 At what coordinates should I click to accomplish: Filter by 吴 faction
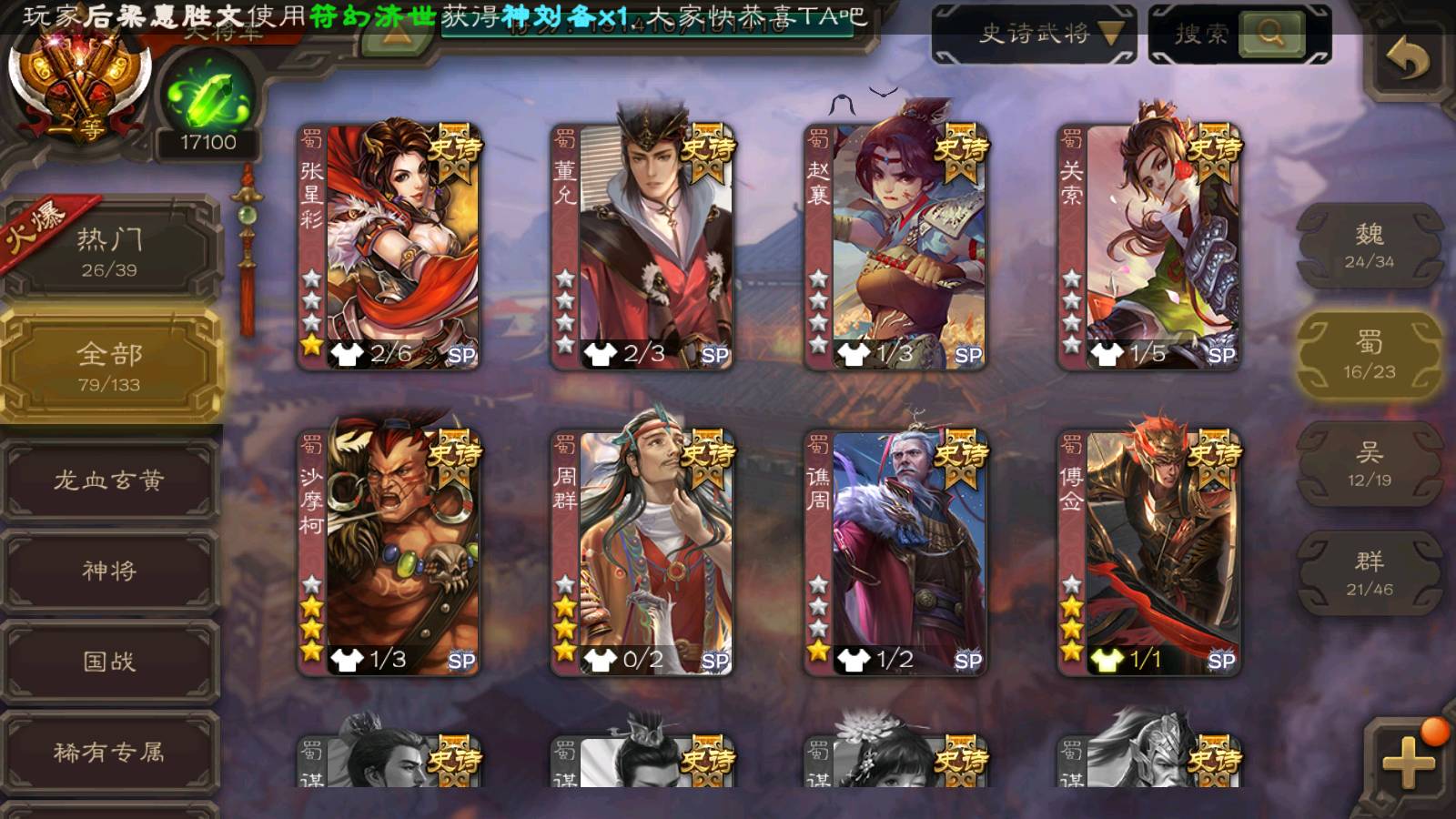[x=1369, y=464]
